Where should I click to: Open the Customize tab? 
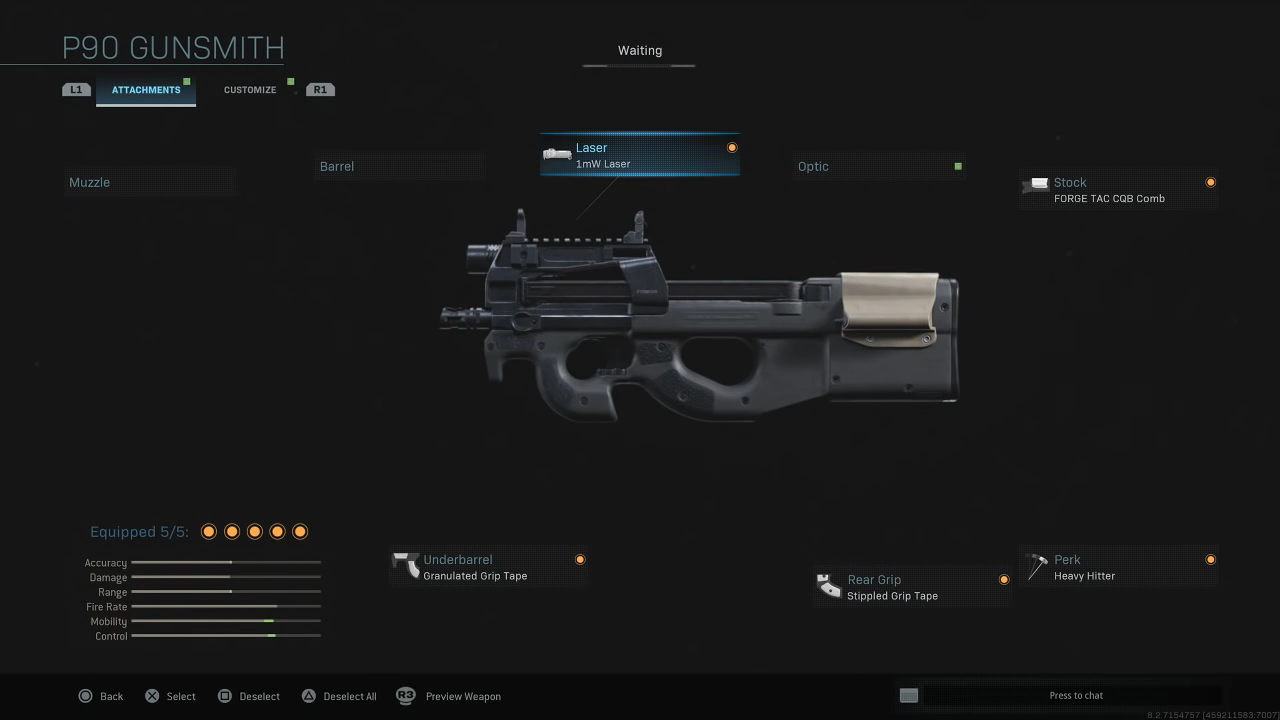pos(250,90)
